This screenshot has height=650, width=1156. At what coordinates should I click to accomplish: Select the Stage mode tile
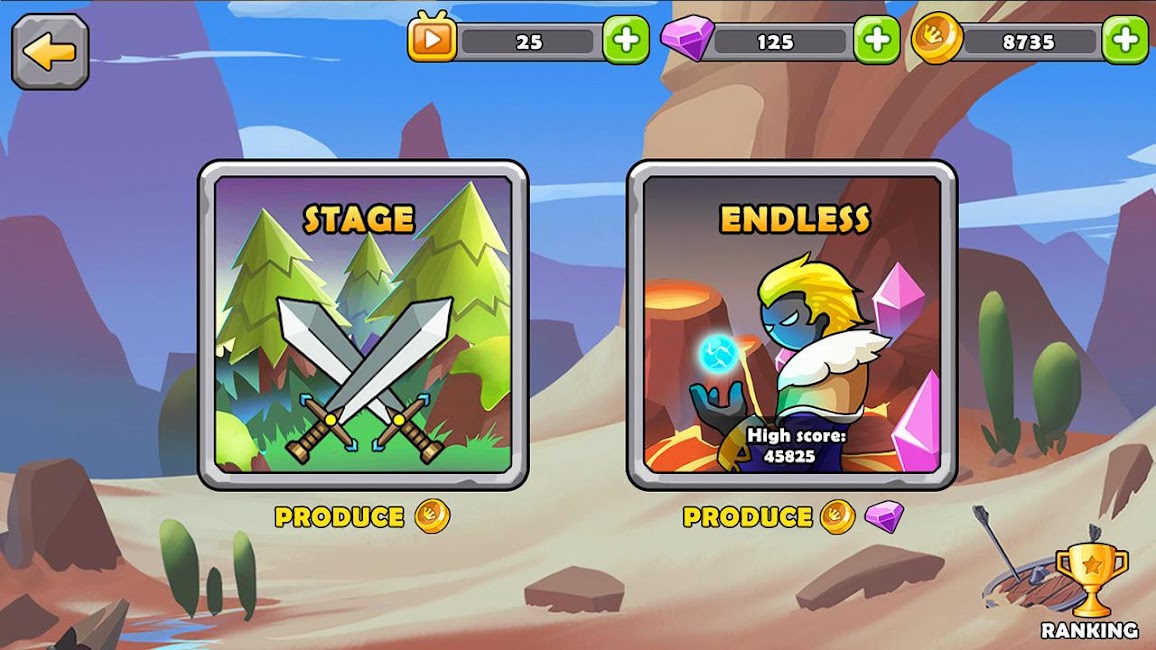363,325
